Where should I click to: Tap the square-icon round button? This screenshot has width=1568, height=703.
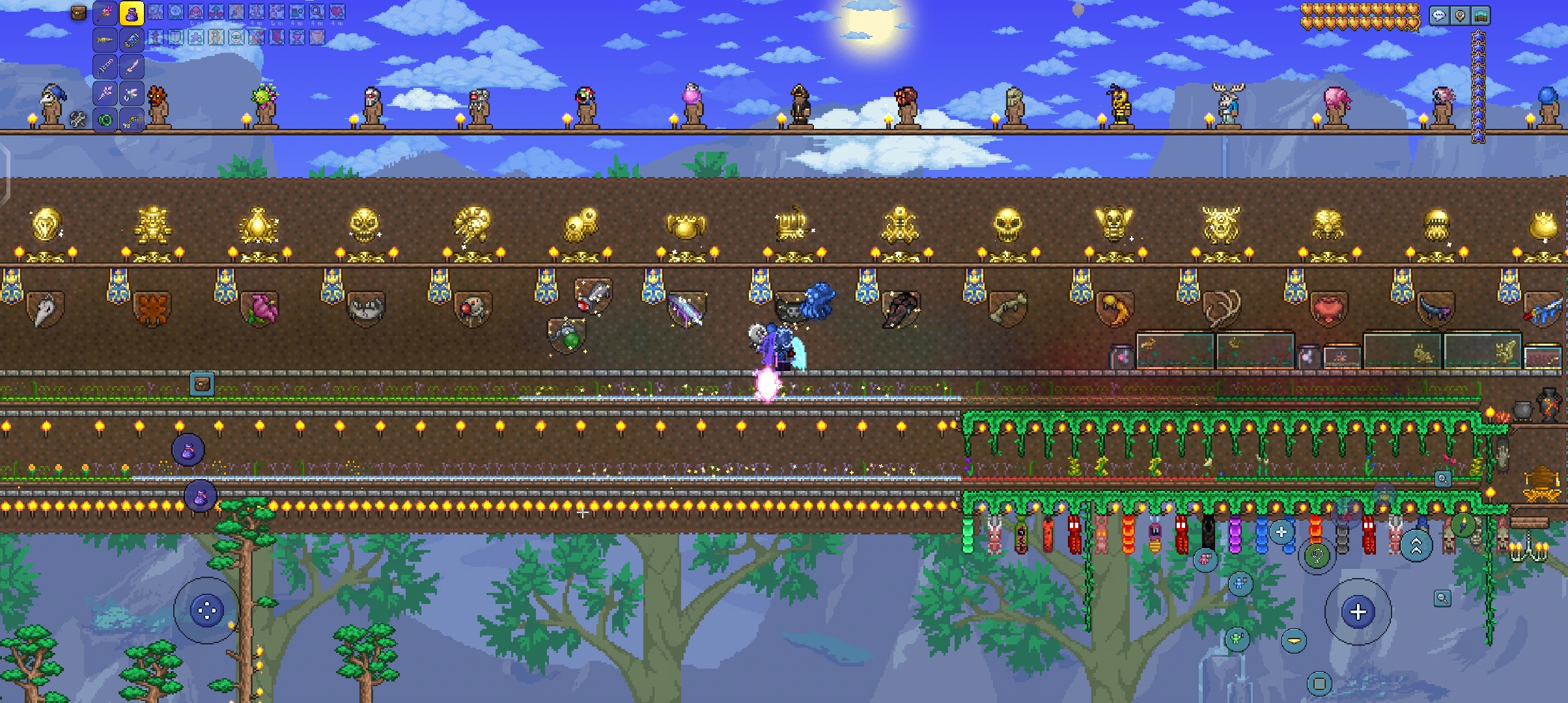(1319, 683)
